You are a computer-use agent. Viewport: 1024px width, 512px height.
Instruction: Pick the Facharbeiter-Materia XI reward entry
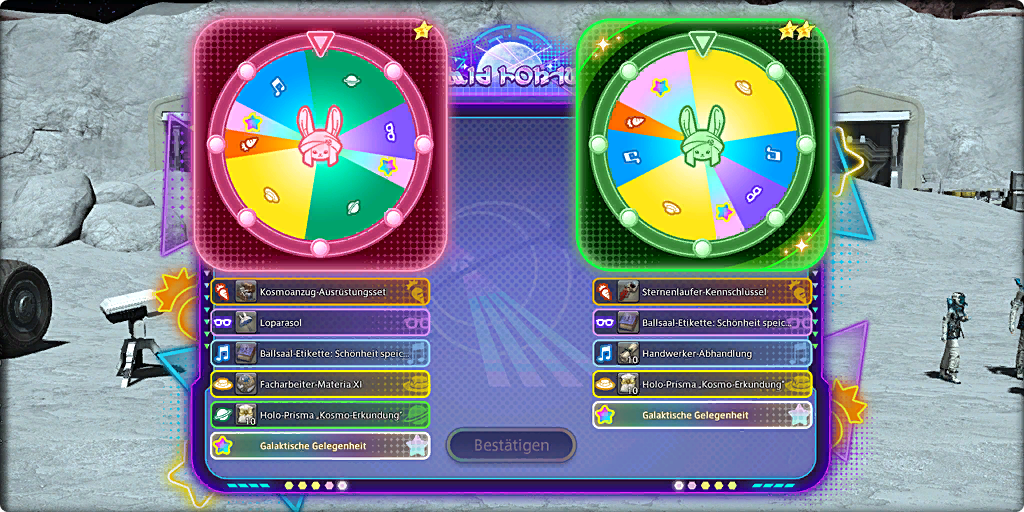click(320, 385)
